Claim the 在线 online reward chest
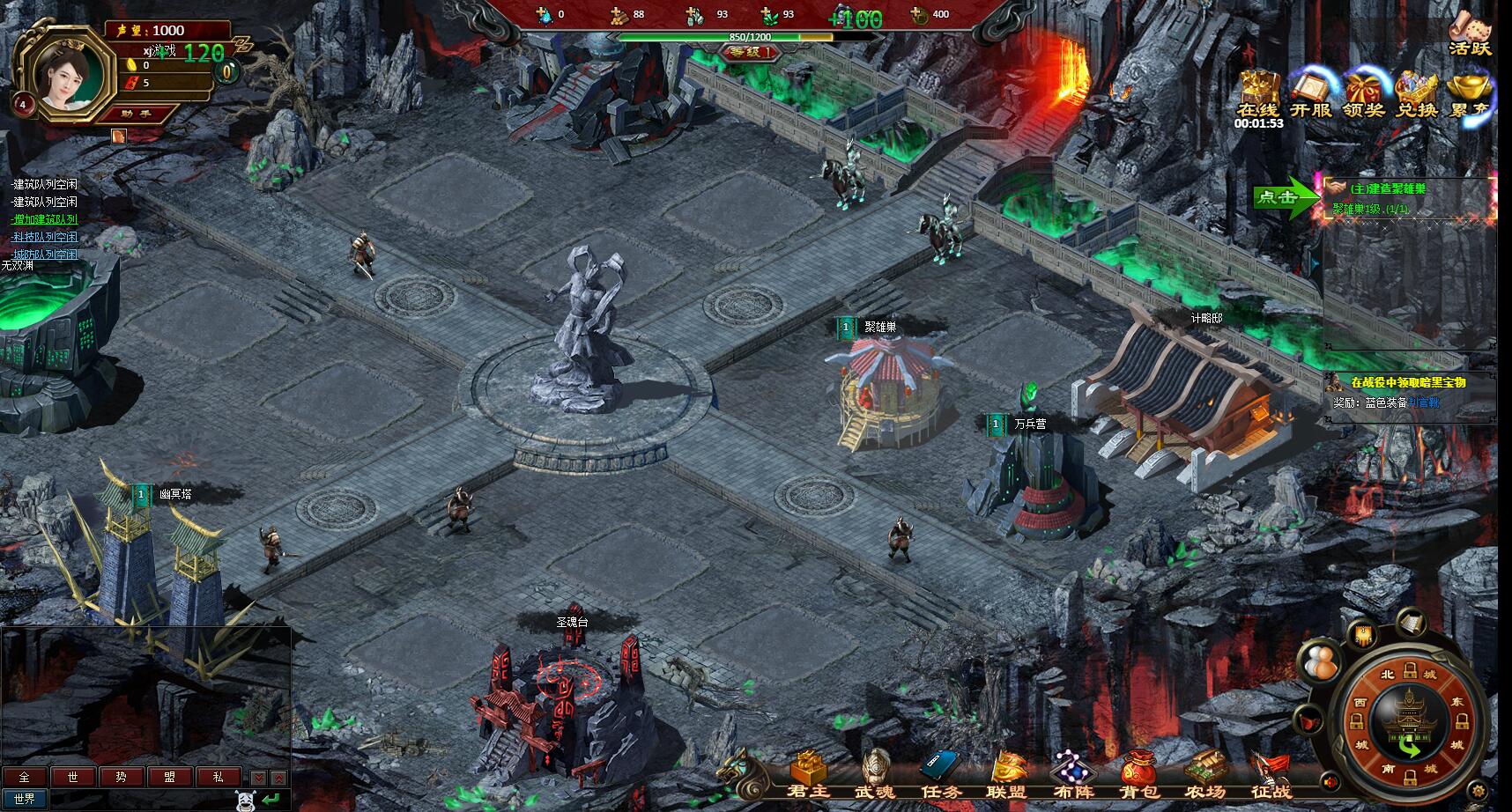The image size is (1512, 812). tap(1257, 93)
